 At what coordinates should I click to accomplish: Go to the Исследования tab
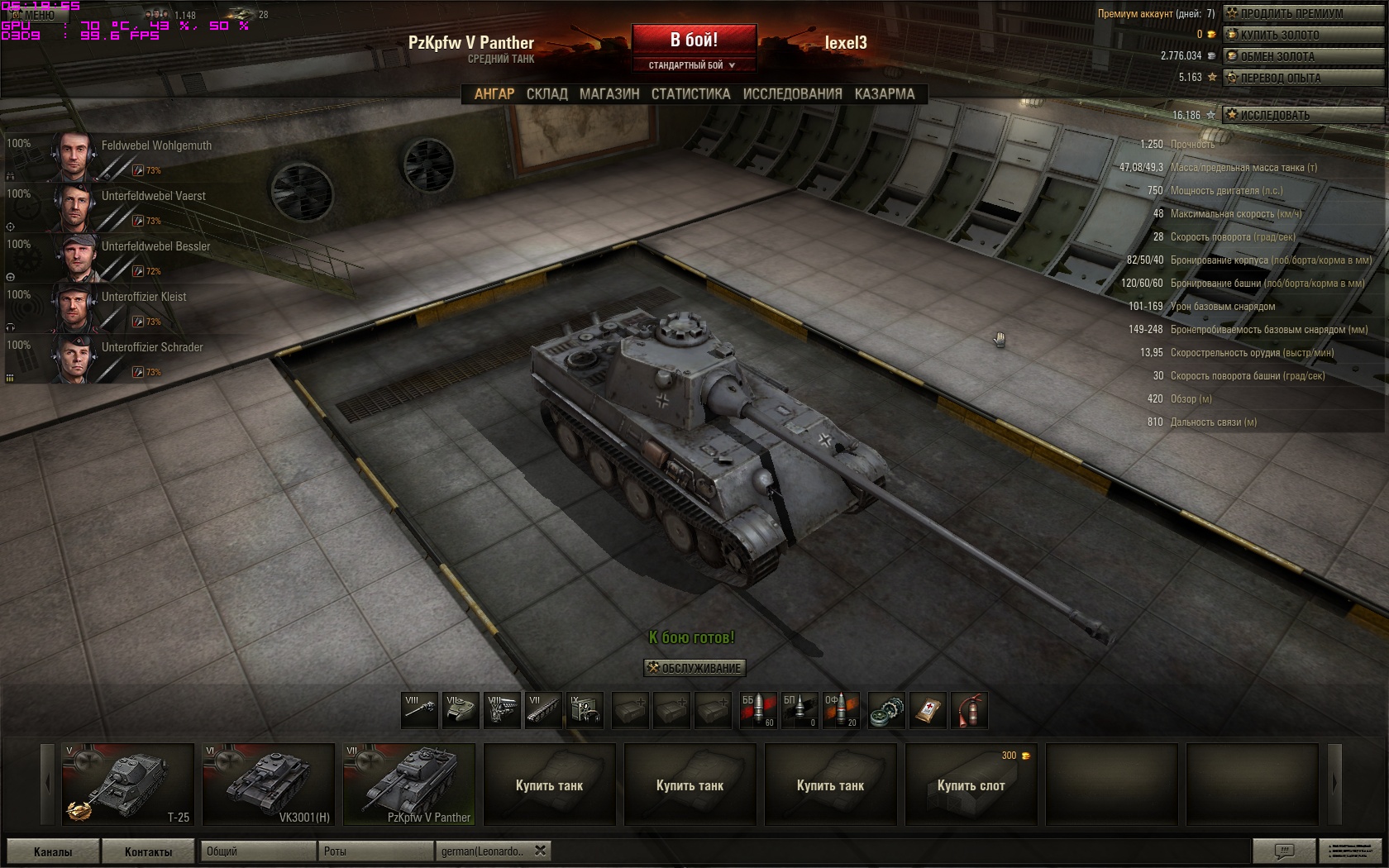point(792,94)
